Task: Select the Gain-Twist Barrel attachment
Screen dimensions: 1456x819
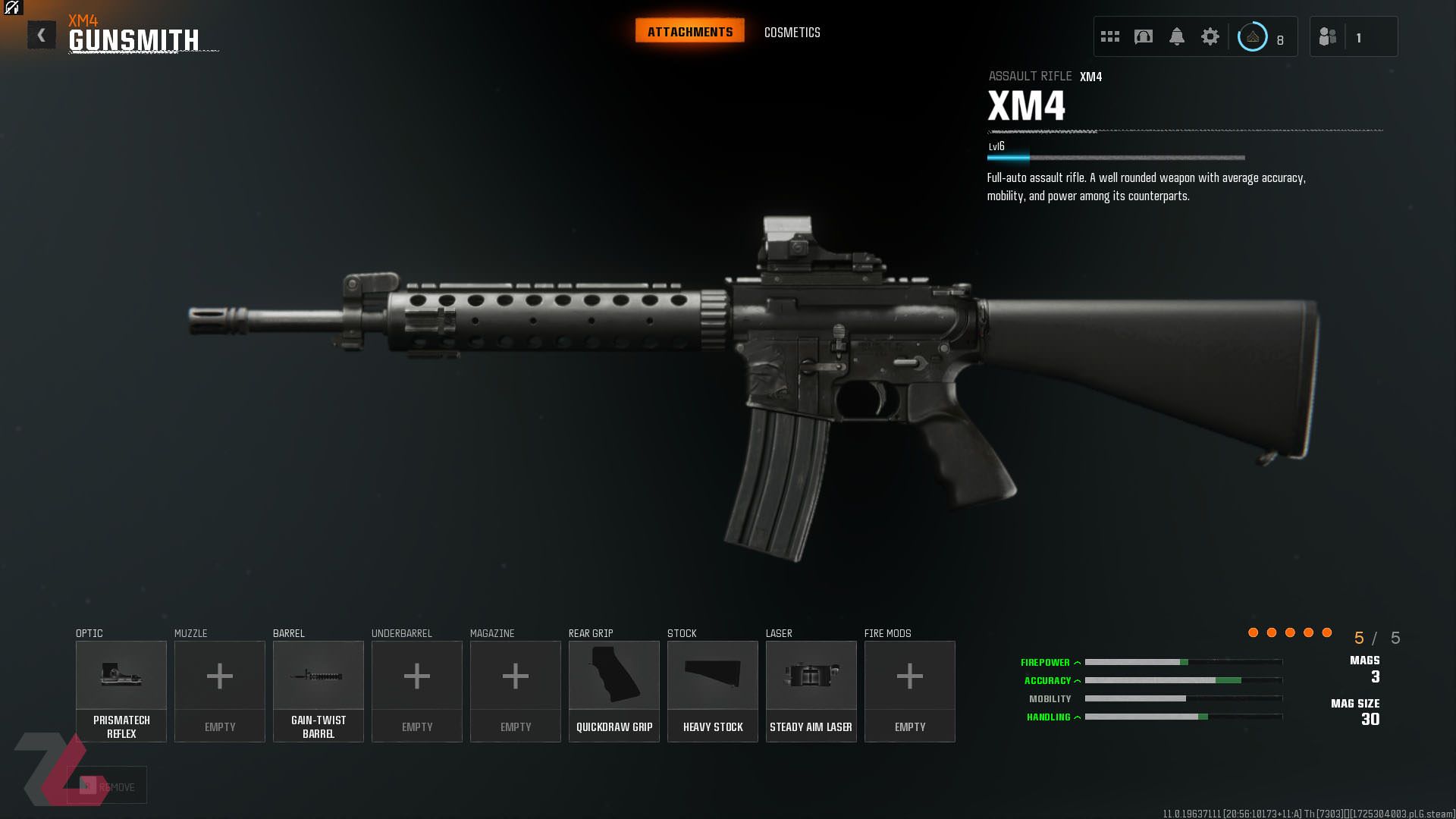Action: [318, 690]
